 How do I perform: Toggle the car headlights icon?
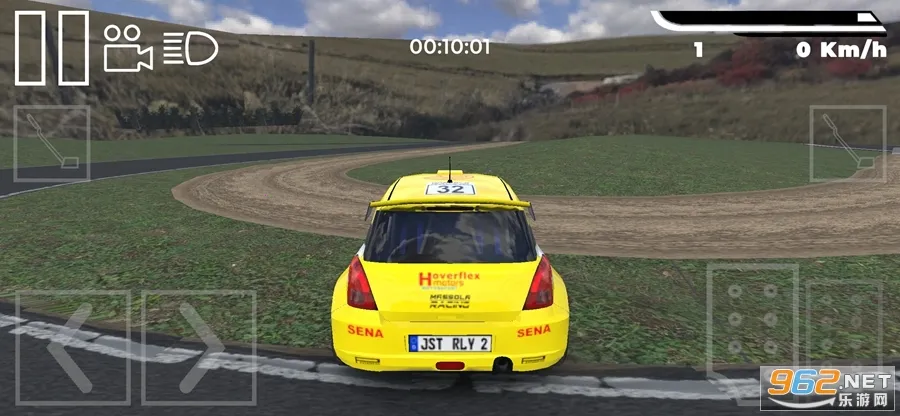(189, 48)
